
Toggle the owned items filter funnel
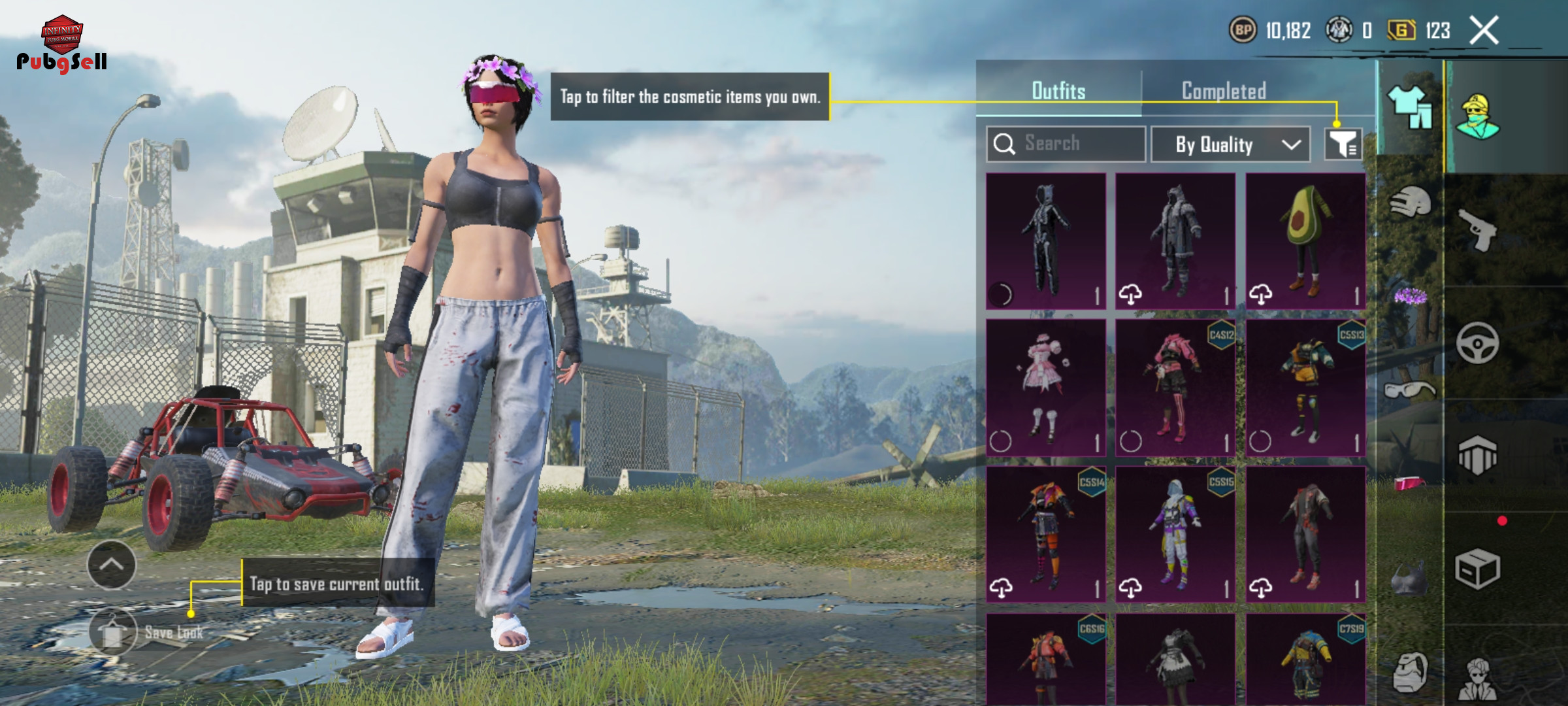point(1343,144)
